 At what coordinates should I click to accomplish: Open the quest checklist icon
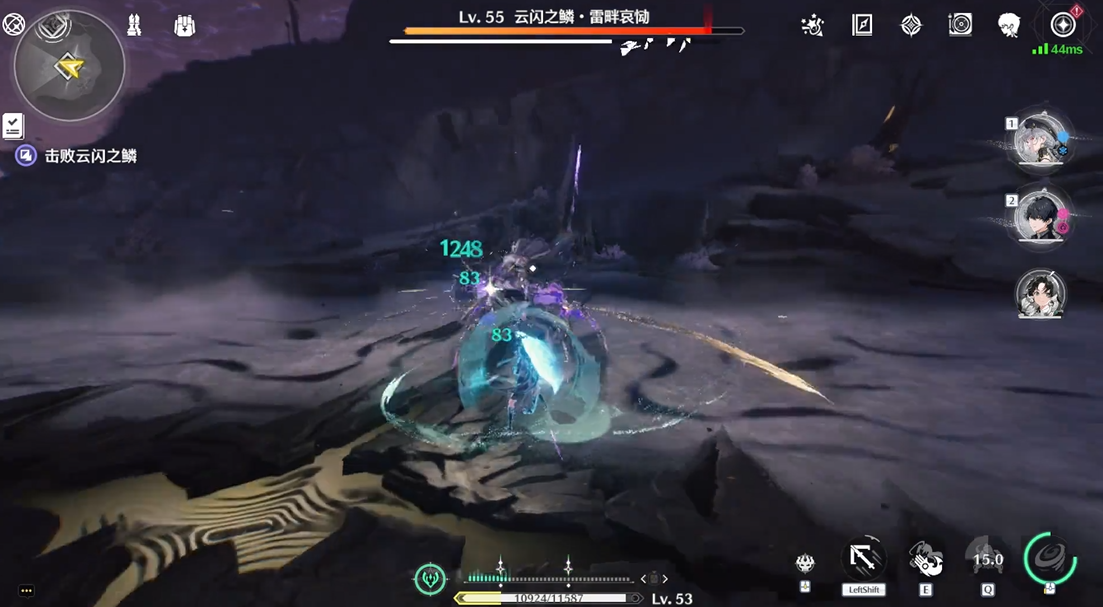13,125
